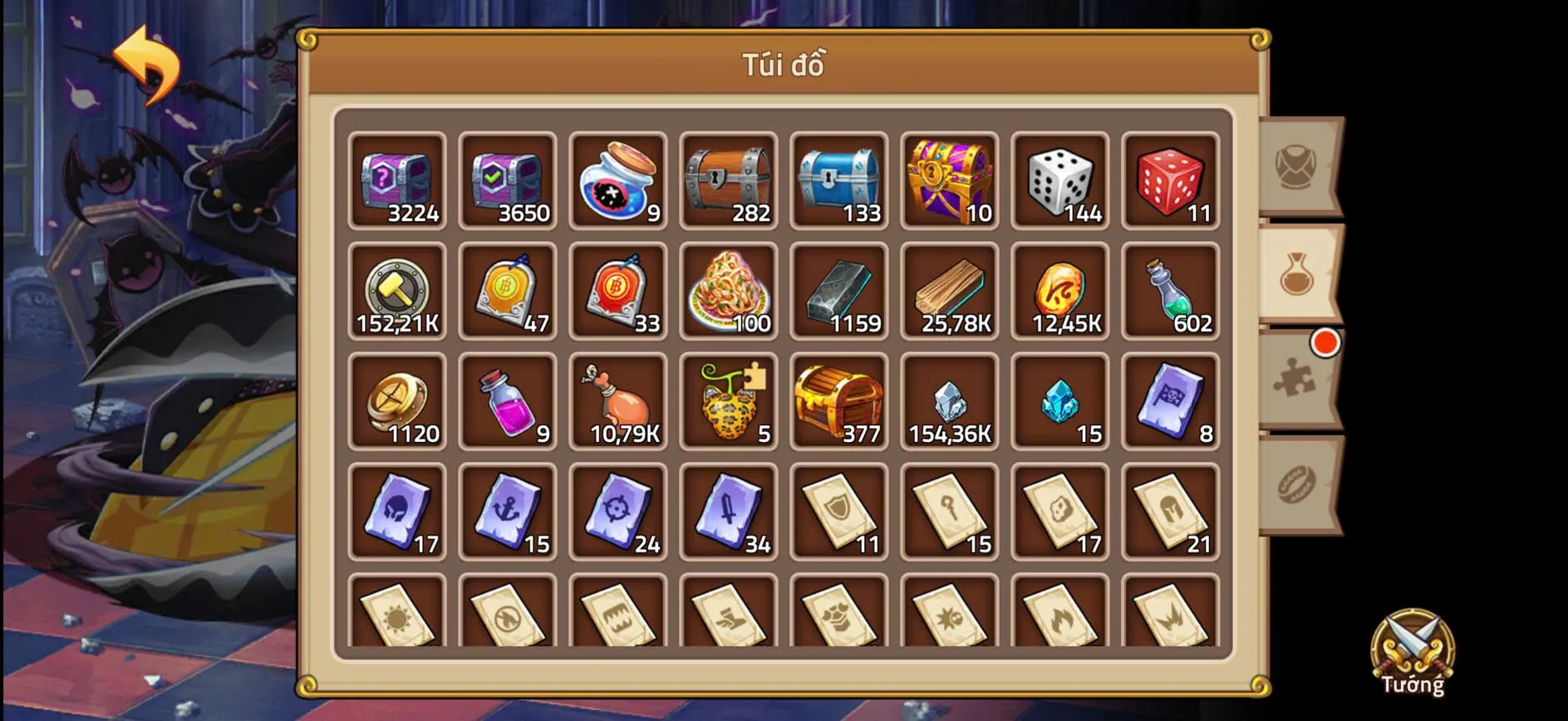The width and height of the screenshot is (1568, 721).
Task: Select the golden hammer token item
Action: pos(397,291)
